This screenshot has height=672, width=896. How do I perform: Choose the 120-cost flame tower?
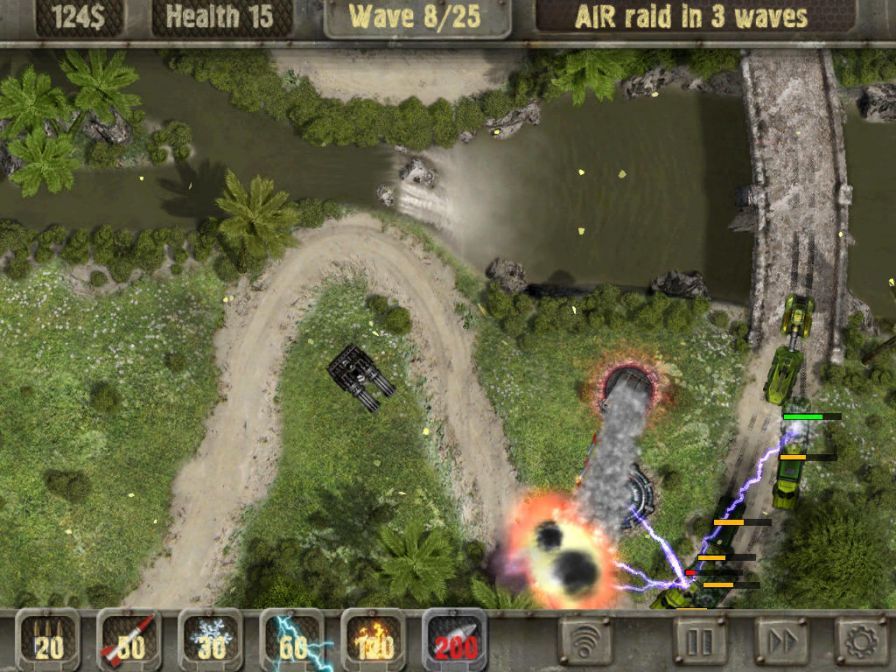373,640
